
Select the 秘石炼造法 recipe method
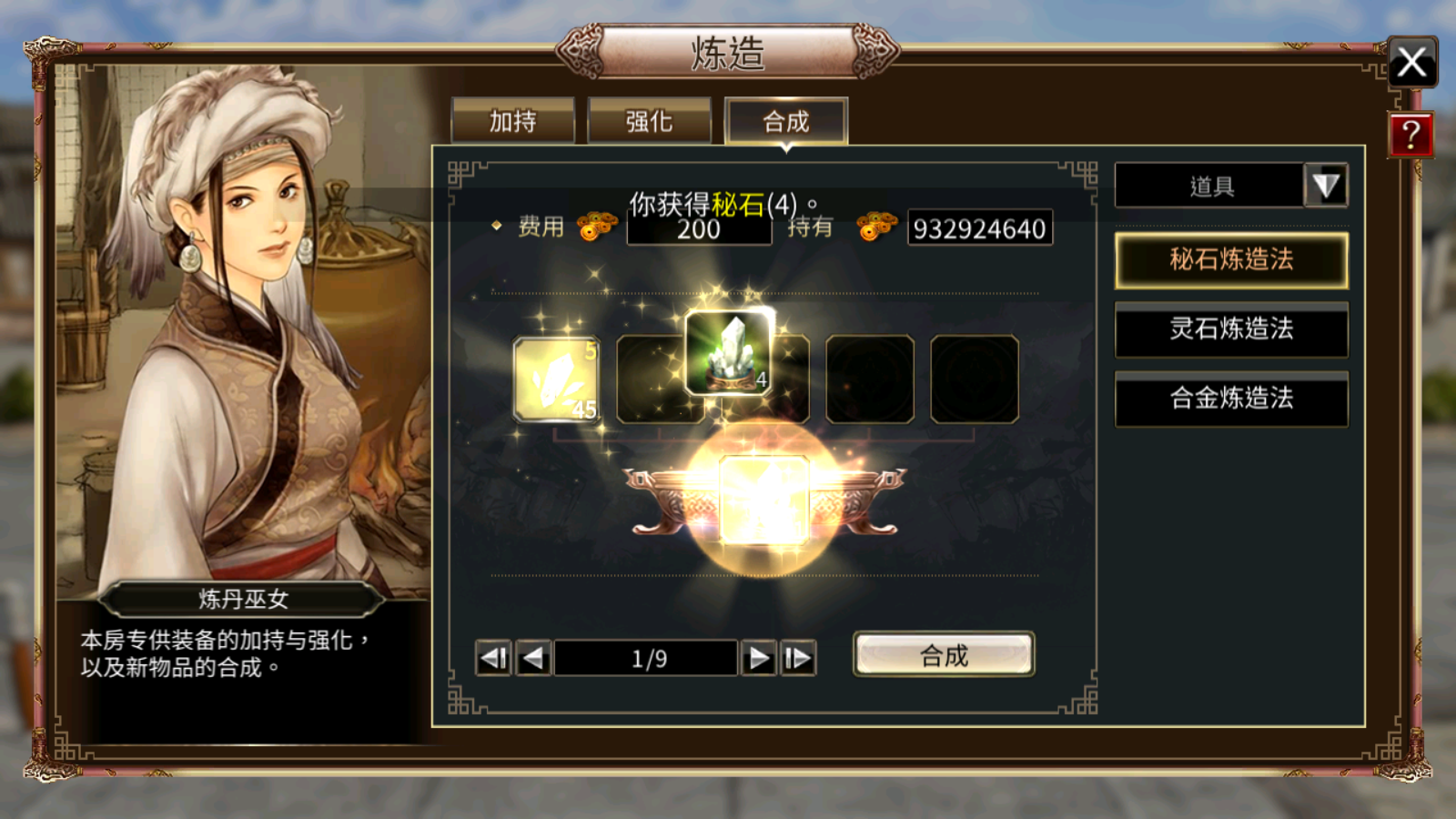tap(1230, 260)
